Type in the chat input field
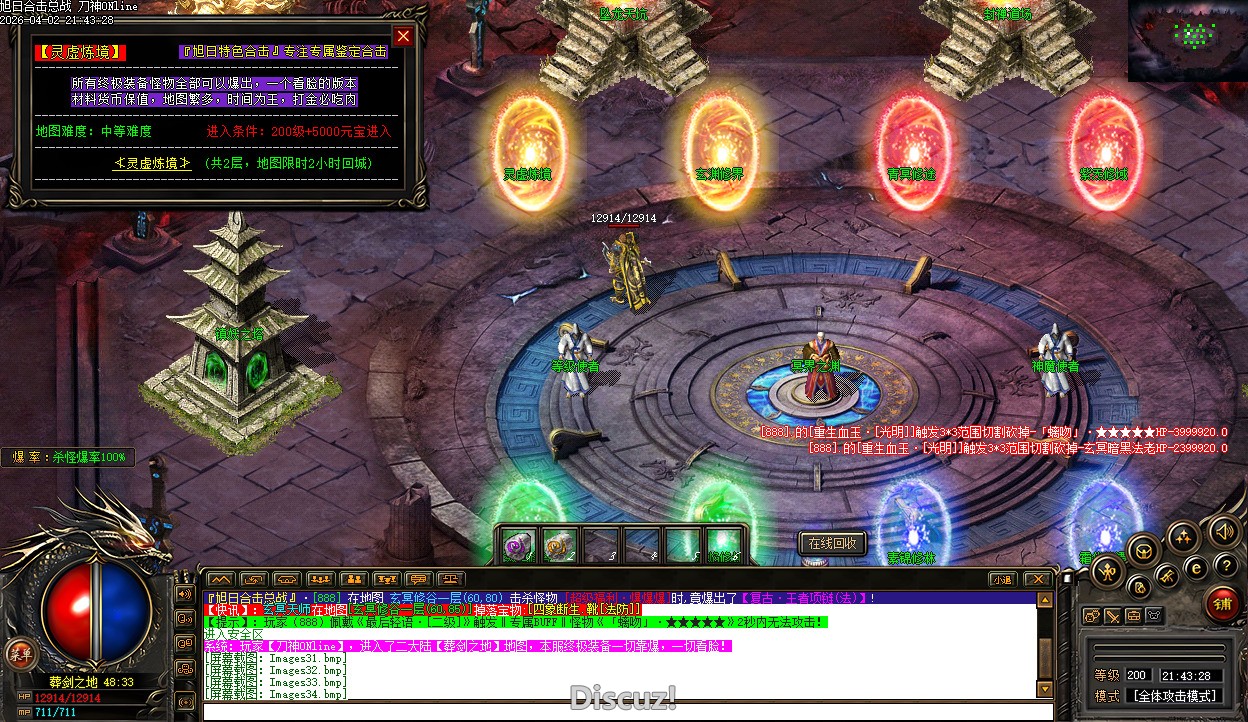The image size is (1248, 722). click(620, 711)
